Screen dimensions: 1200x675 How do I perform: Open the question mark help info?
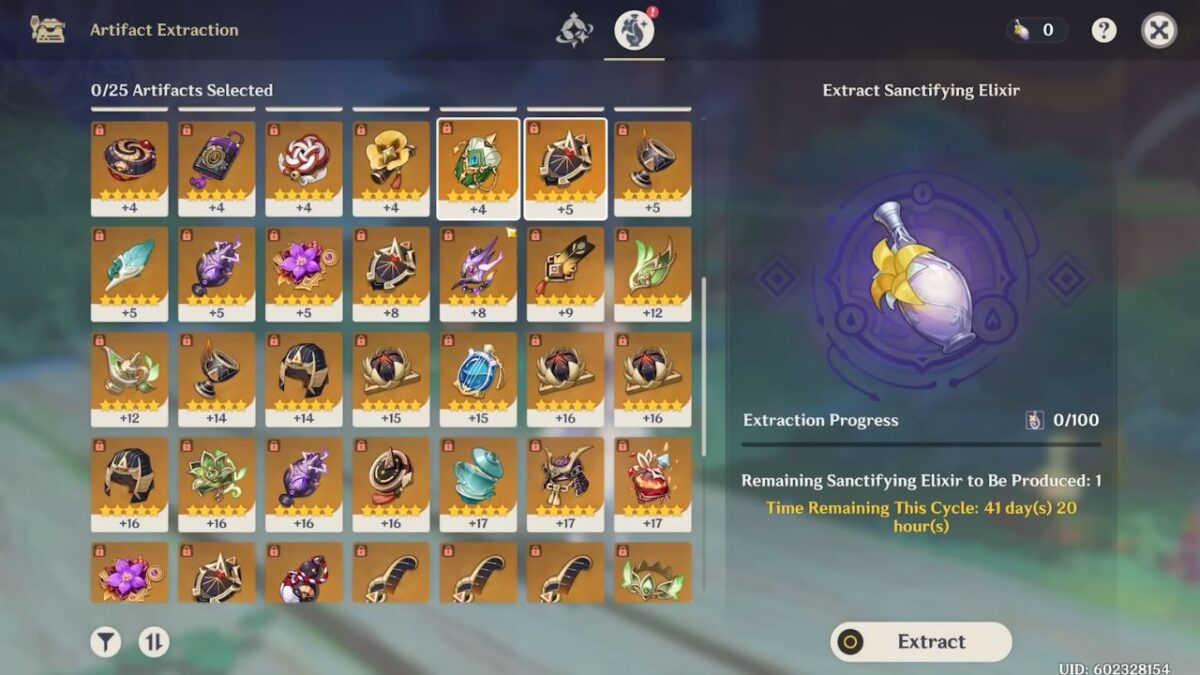coord(1104,31)
